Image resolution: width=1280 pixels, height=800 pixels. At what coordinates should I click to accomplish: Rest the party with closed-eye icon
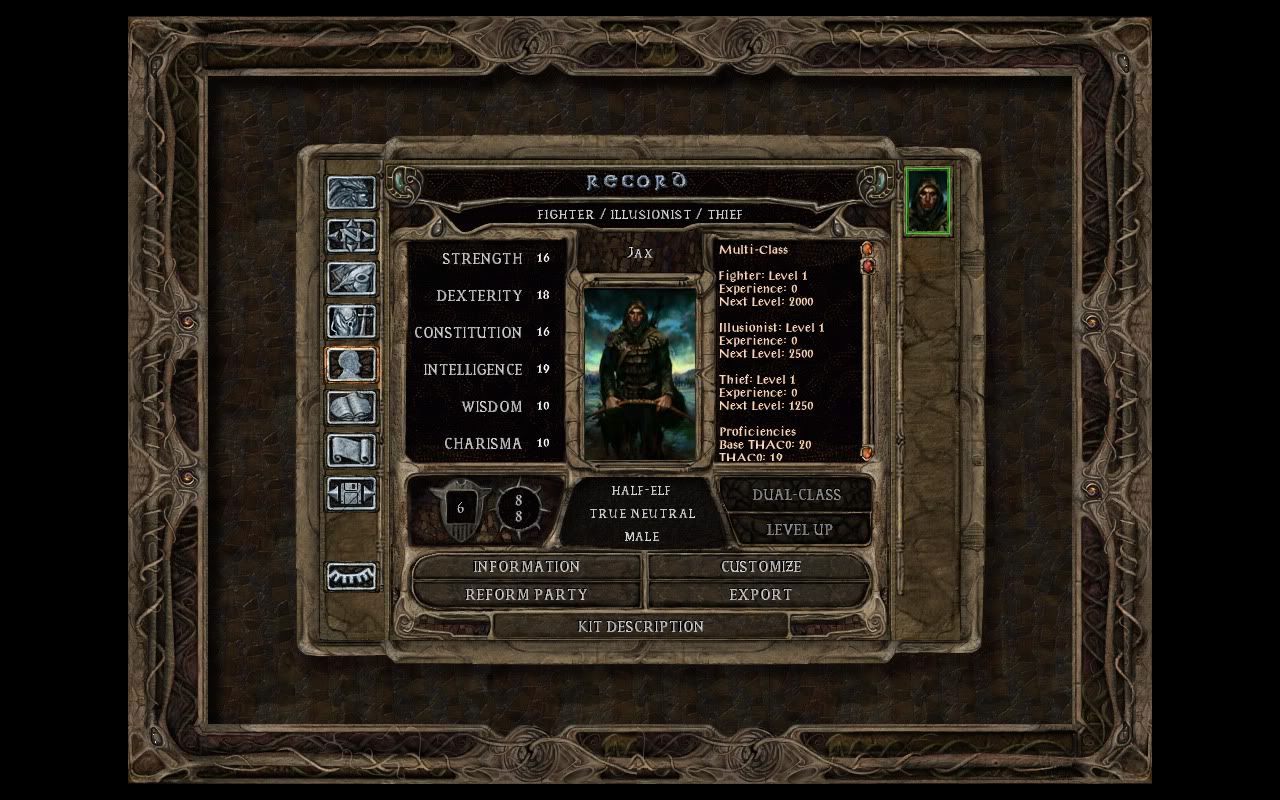(351, 576)
